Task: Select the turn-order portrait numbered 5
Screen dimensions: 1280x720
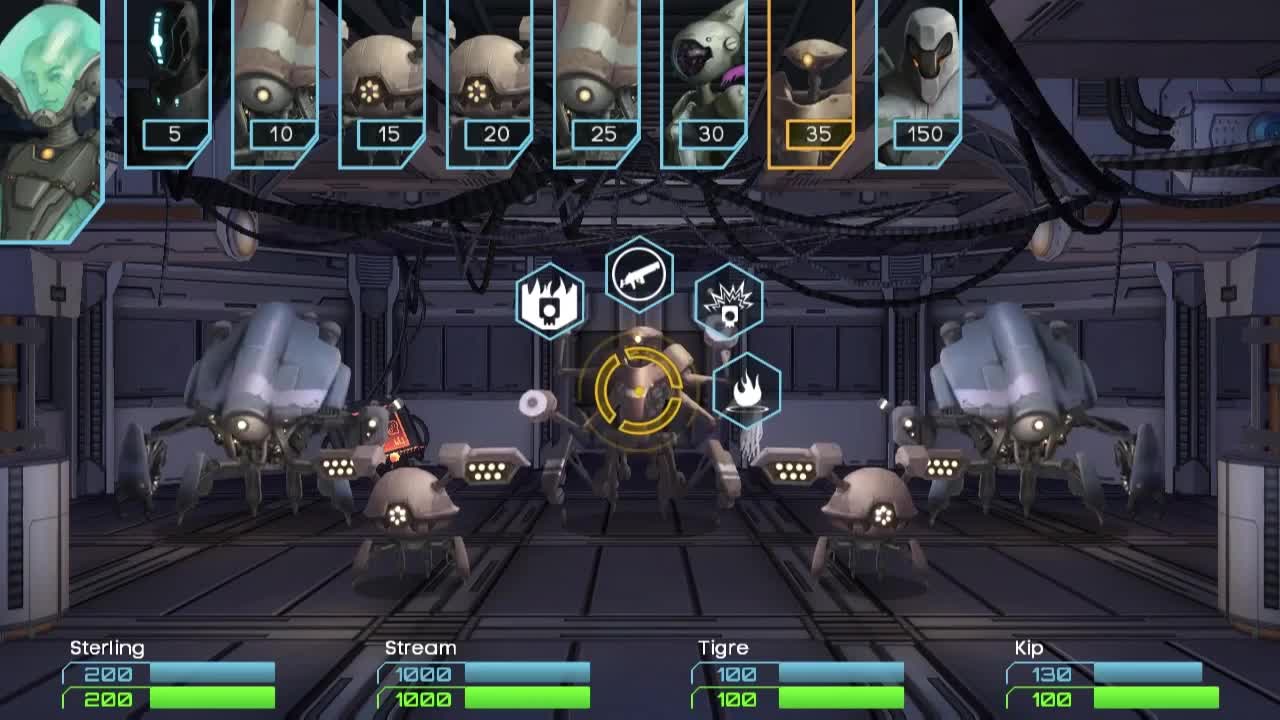Action: pyautogui.click(x=168, y=82)
